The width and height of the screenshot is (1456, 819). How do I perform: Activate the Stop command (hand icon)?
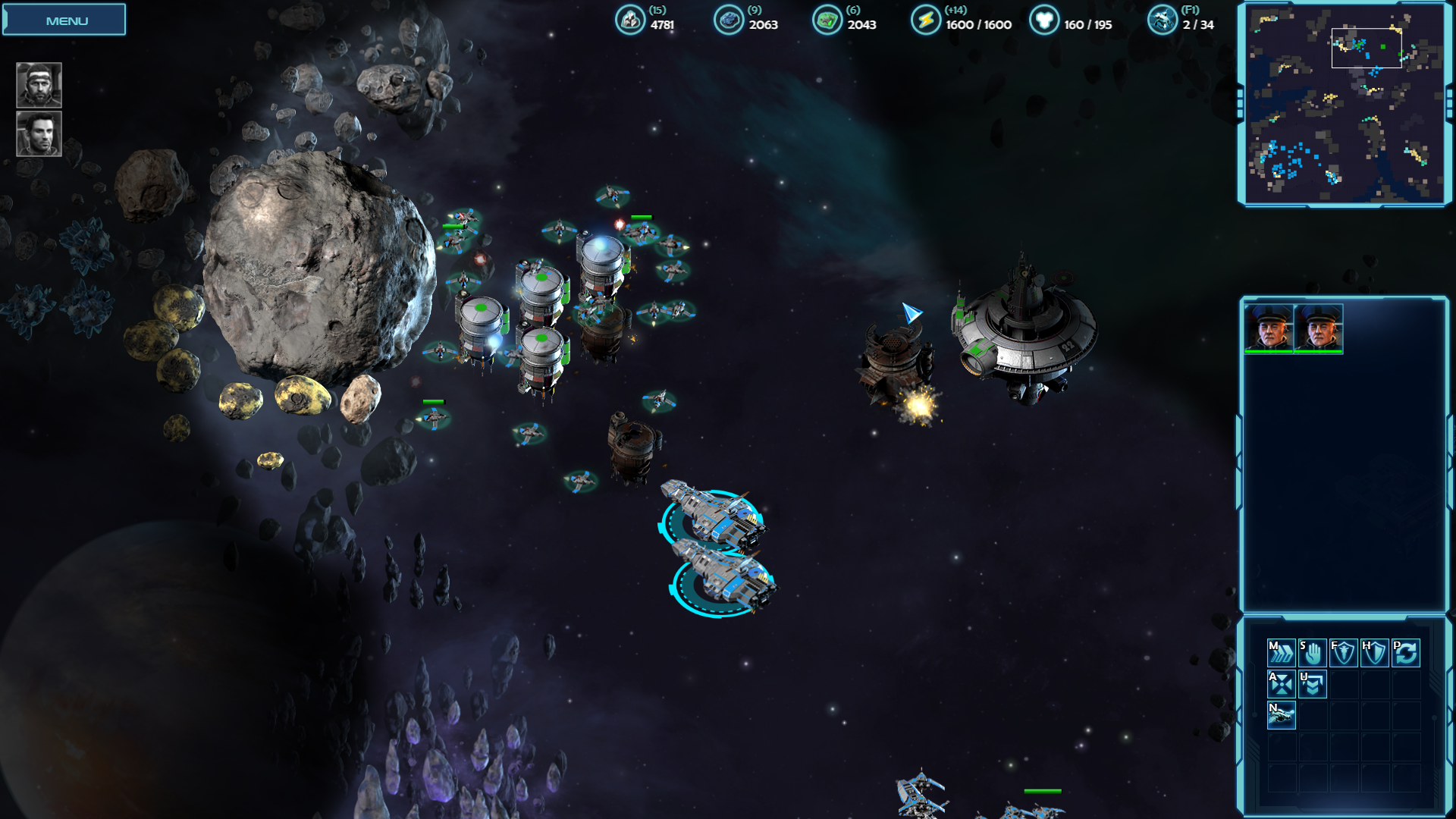1313,653
